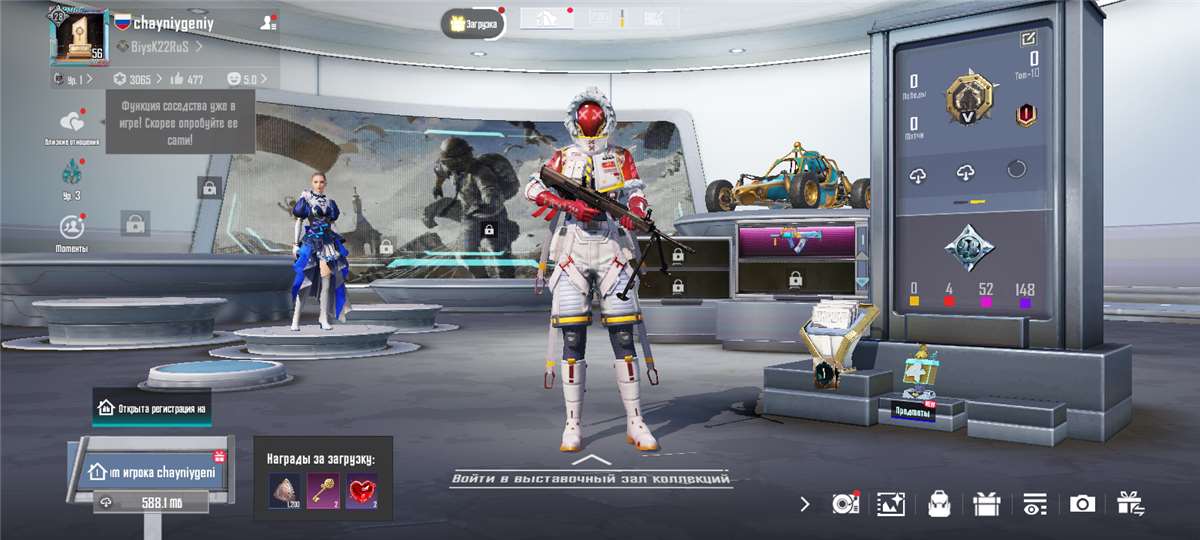The width and height of the screenshot is (1200, 540).
Task: Open the gift box icon in bottom toolbar
Action: (986, 504)
